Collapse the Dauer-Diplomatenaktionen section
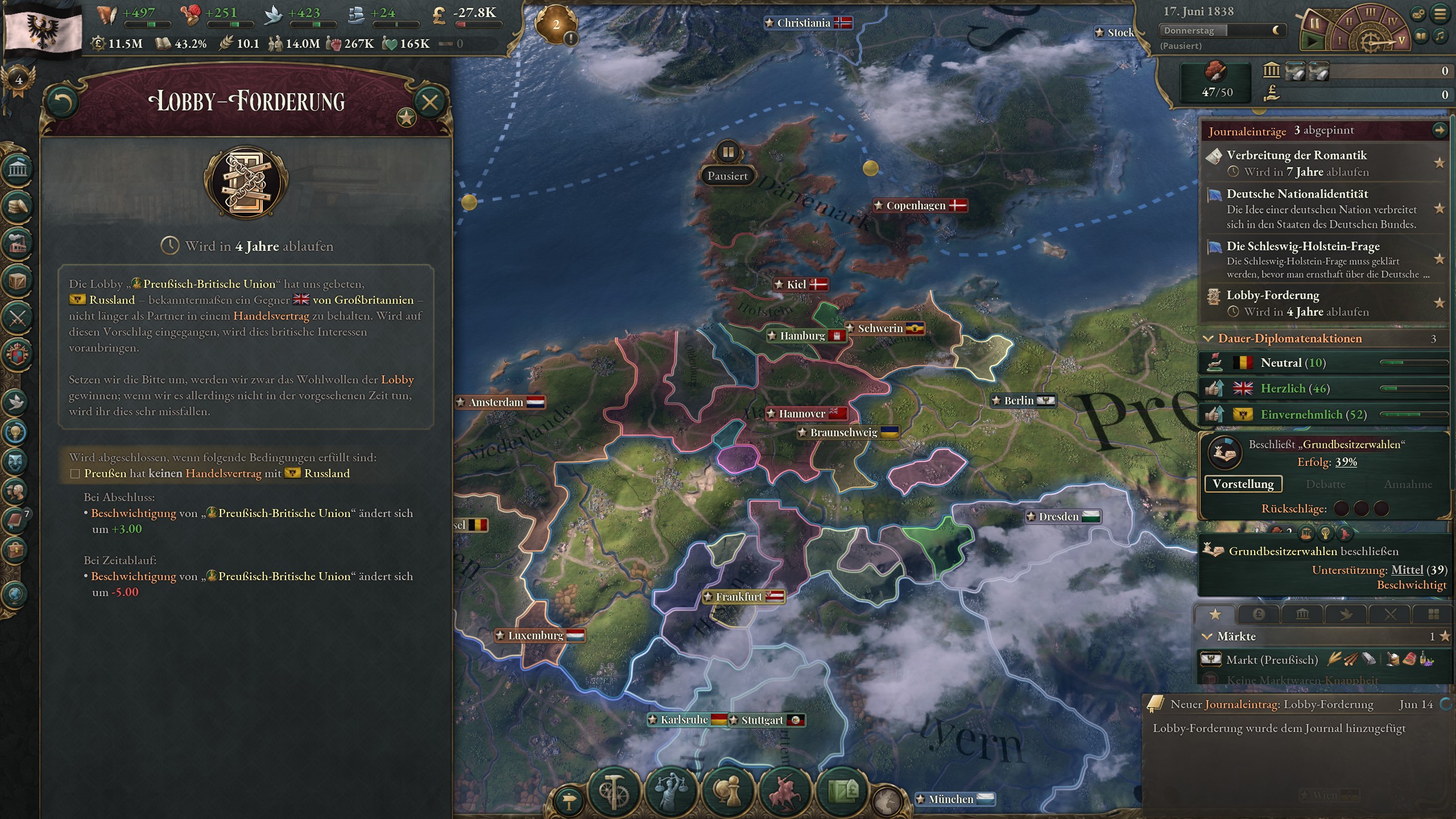 click(x=1208, y=338)
